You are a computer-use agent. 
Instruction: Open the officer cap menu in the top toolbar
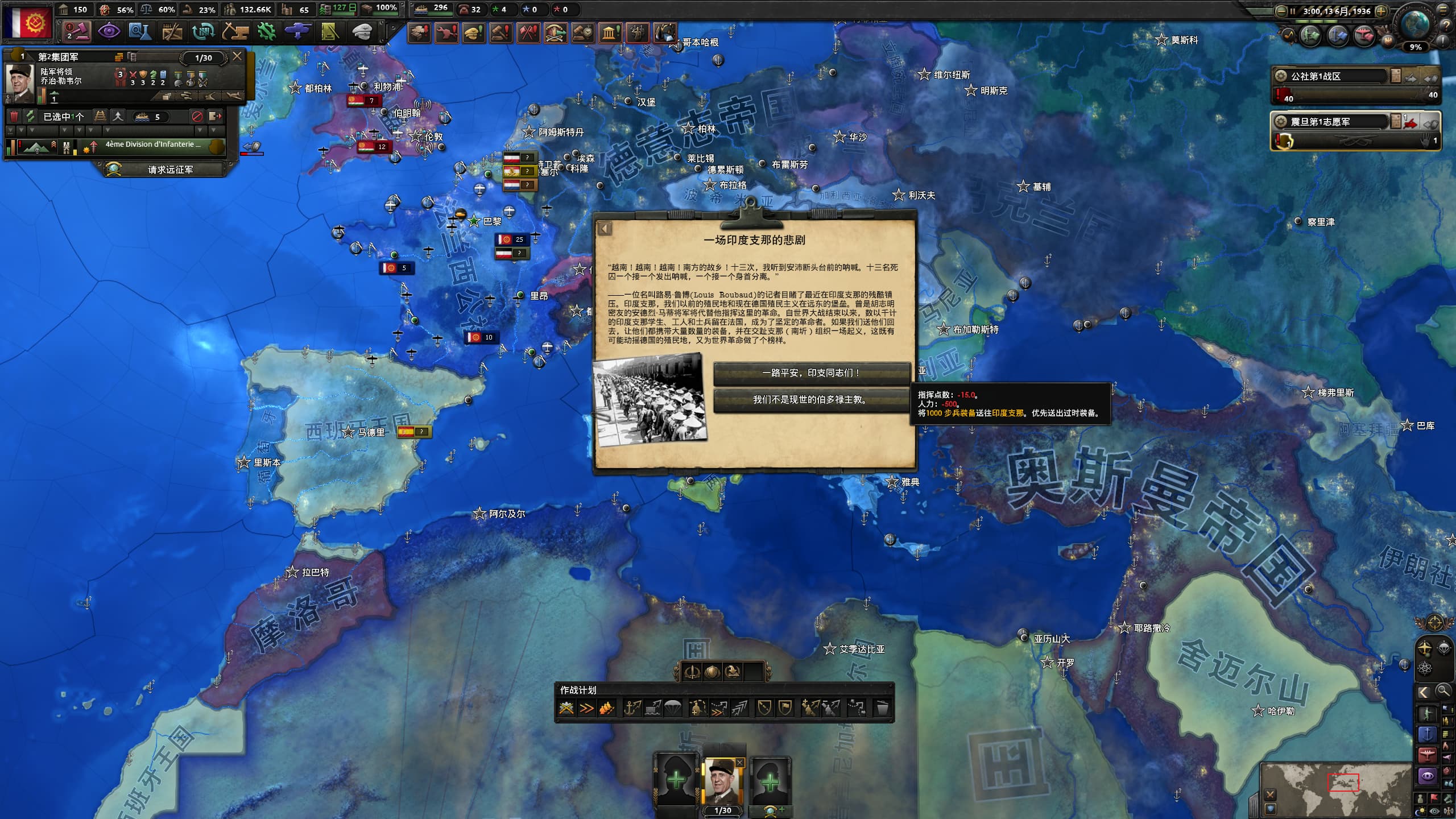[361, 32]
